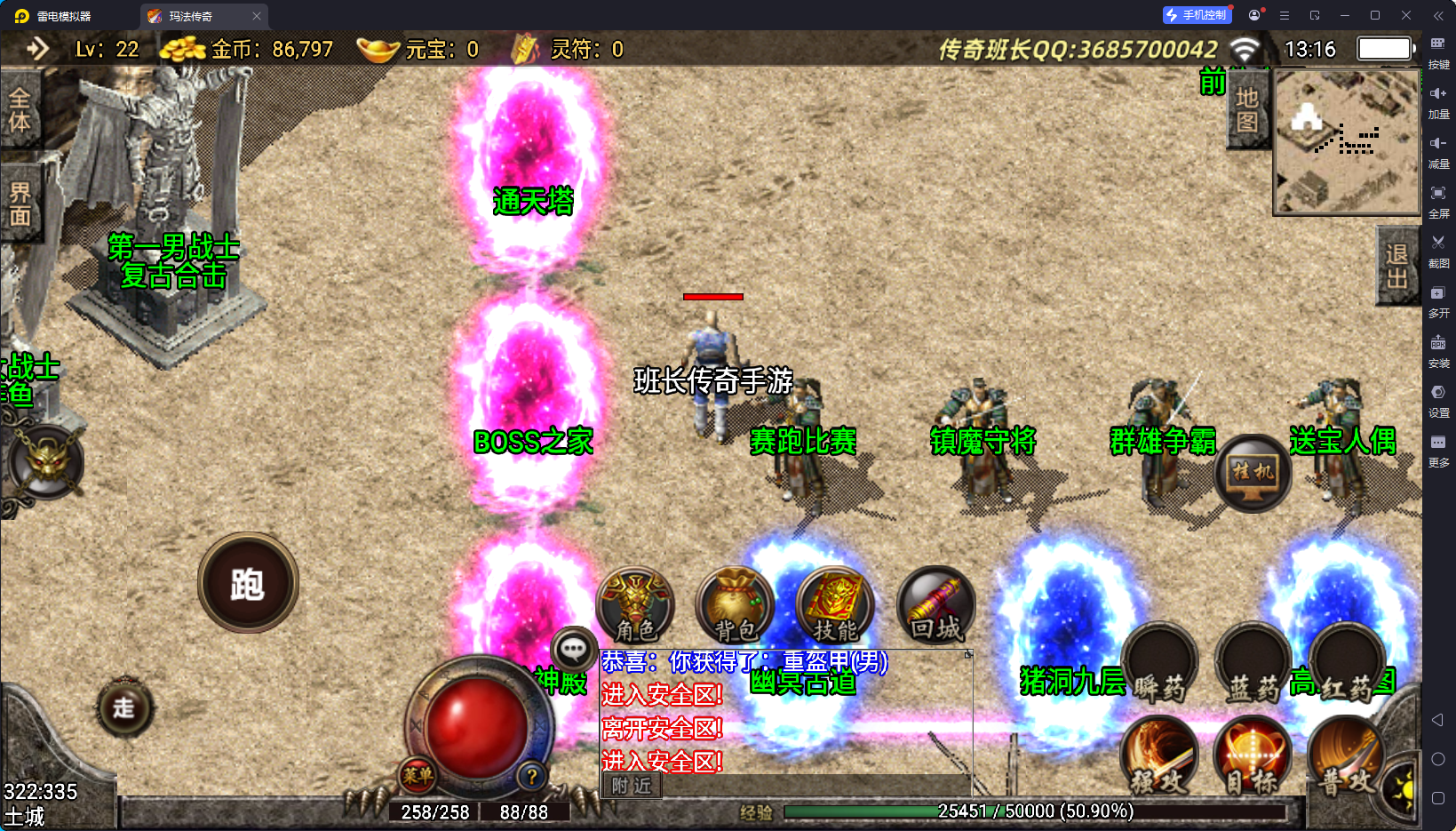
Task: Open the 背包 backpack
Action: (735, 605)
